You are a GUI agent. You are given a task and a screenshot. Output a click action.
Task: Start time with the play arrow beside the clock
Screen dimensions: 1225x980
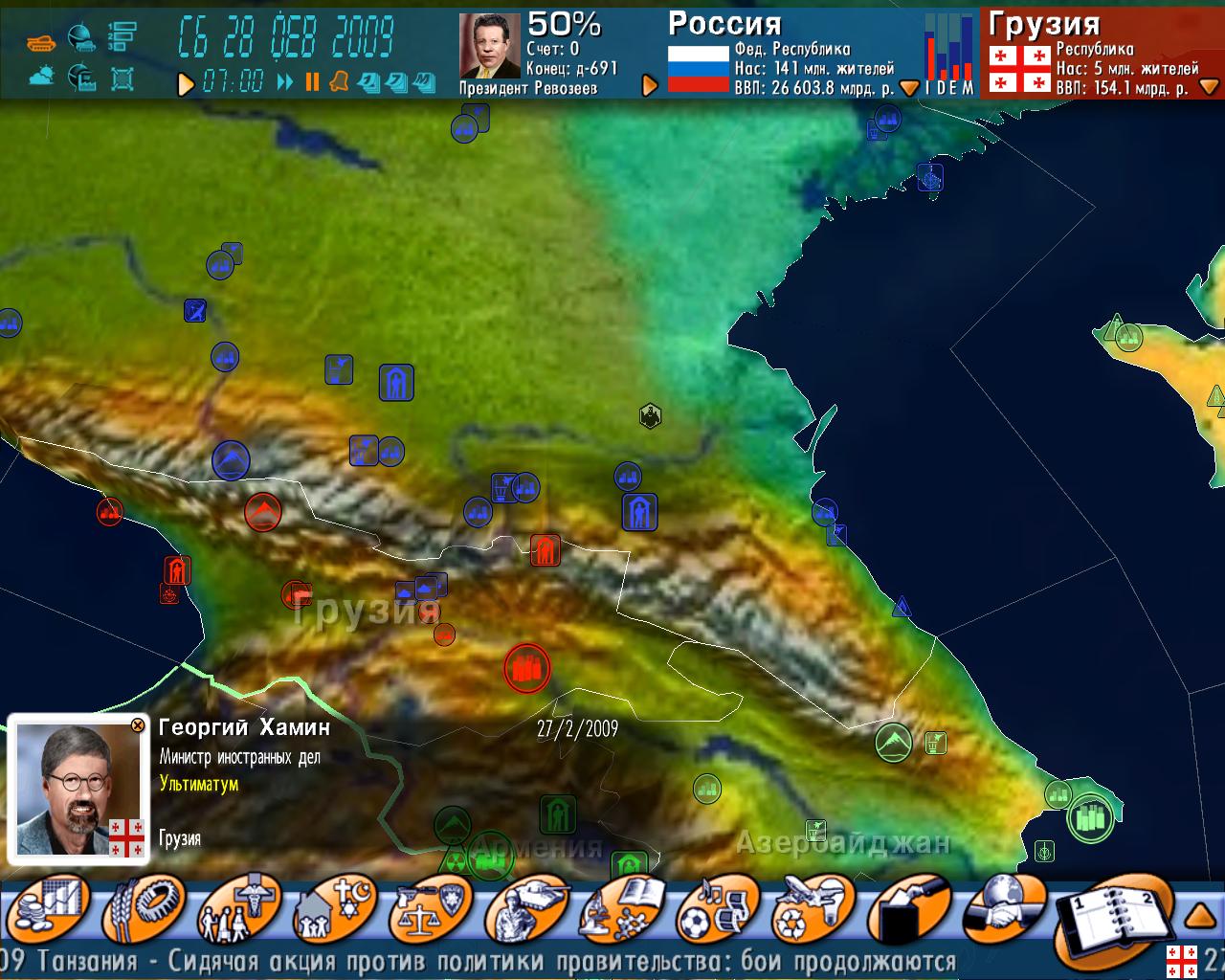tap(186, 84)
